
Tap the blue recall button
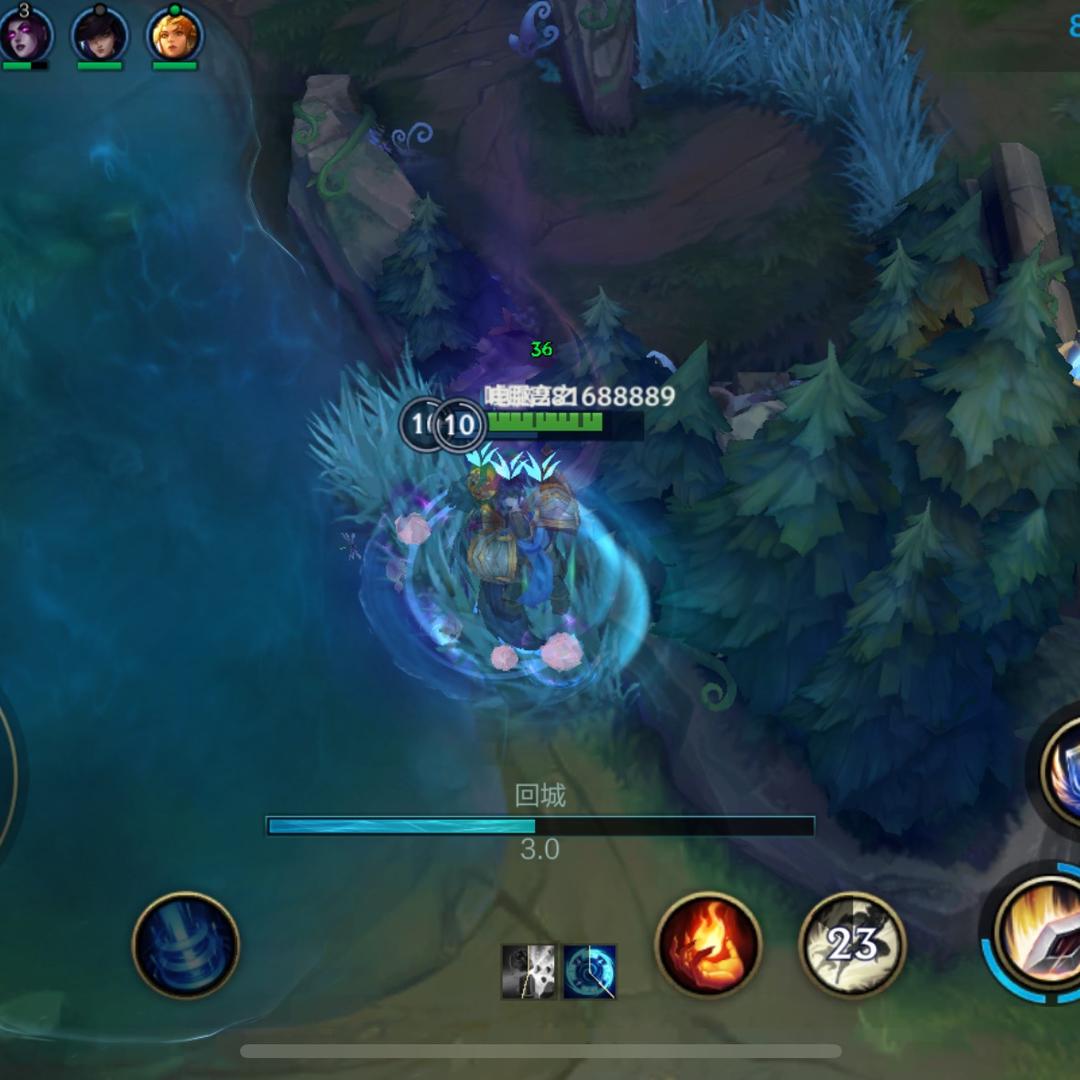click(186, 945)
